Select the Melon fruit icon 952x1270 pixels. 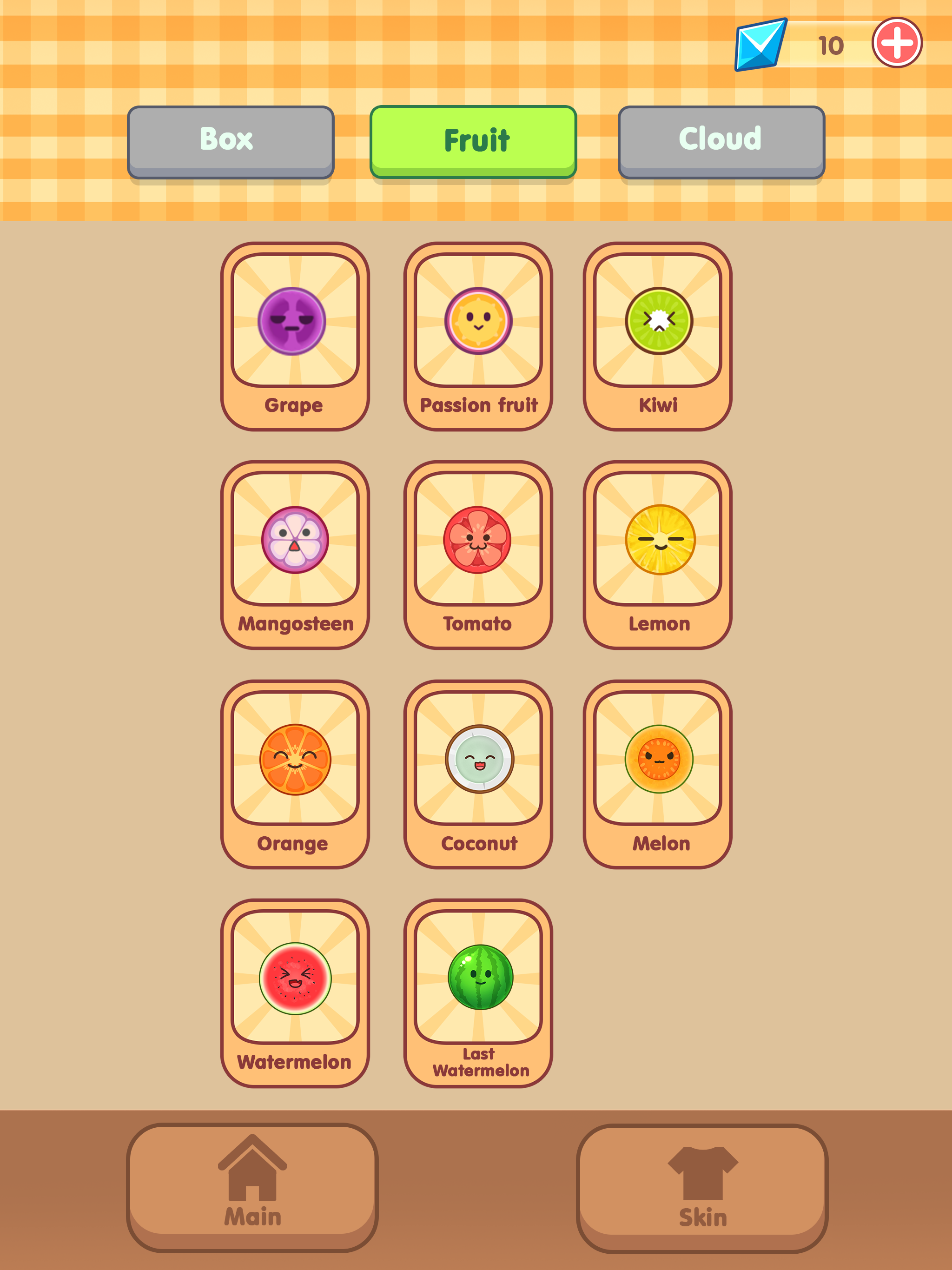click(659, 759)
